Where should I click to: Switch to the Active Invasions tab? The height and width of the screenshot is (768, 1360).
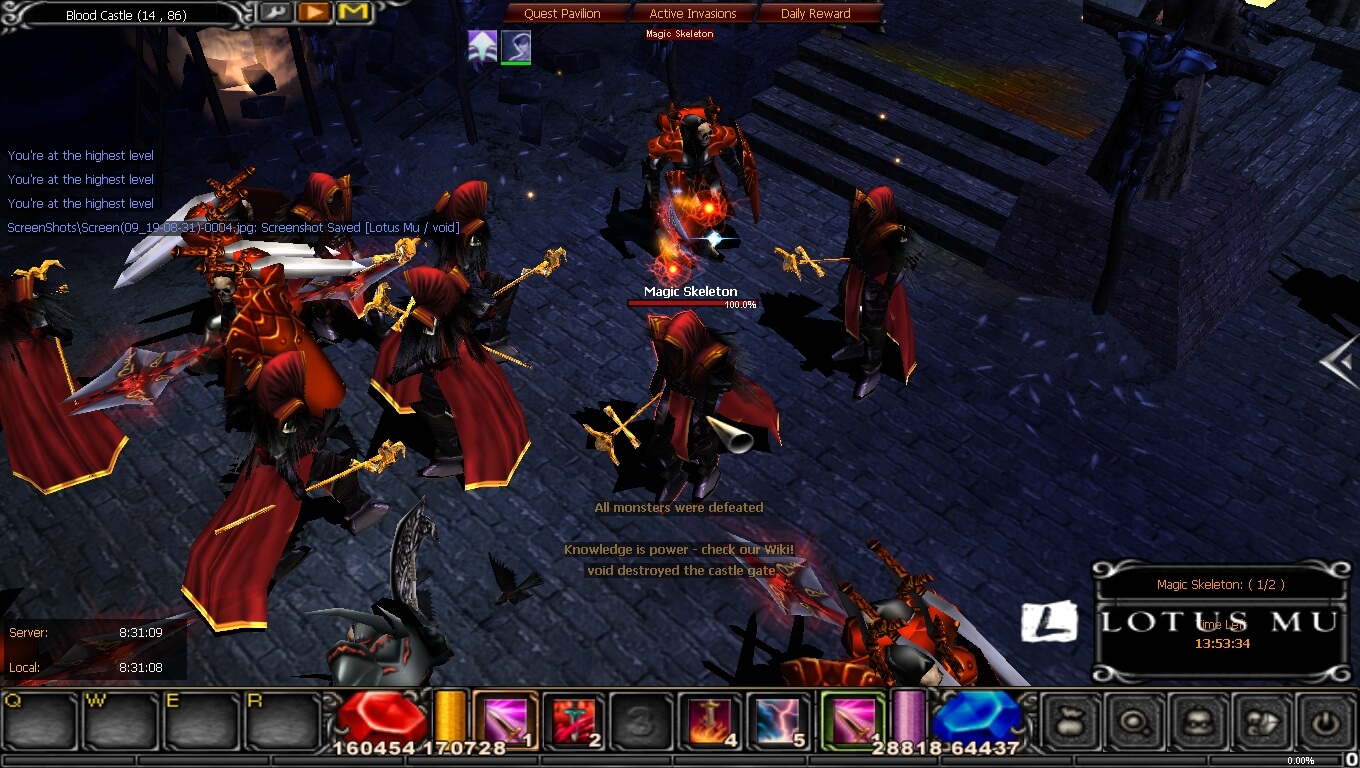tap(694, 13)
